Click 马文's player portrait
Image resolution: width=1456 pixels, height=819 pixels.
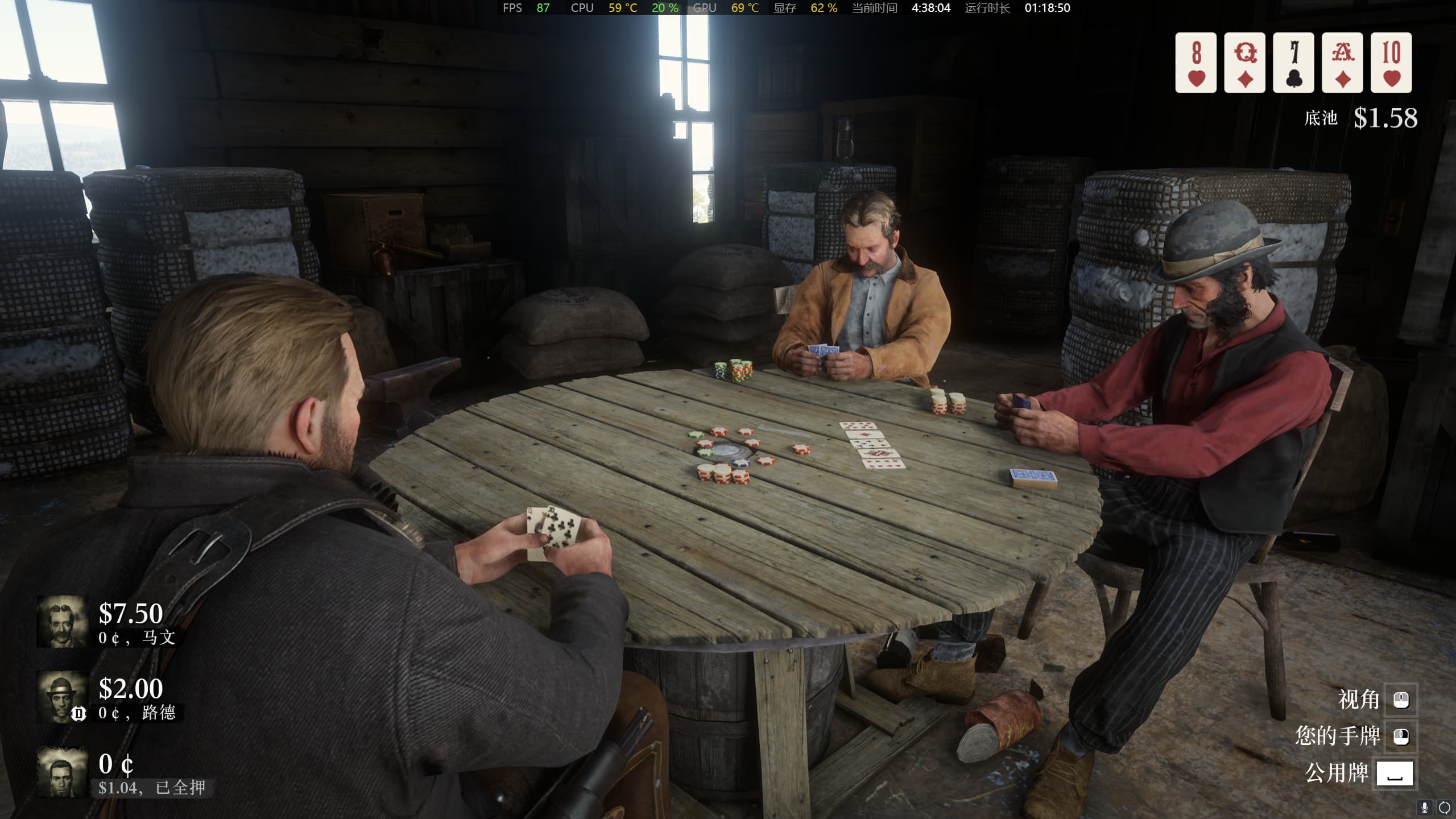(x=62, y=622)
